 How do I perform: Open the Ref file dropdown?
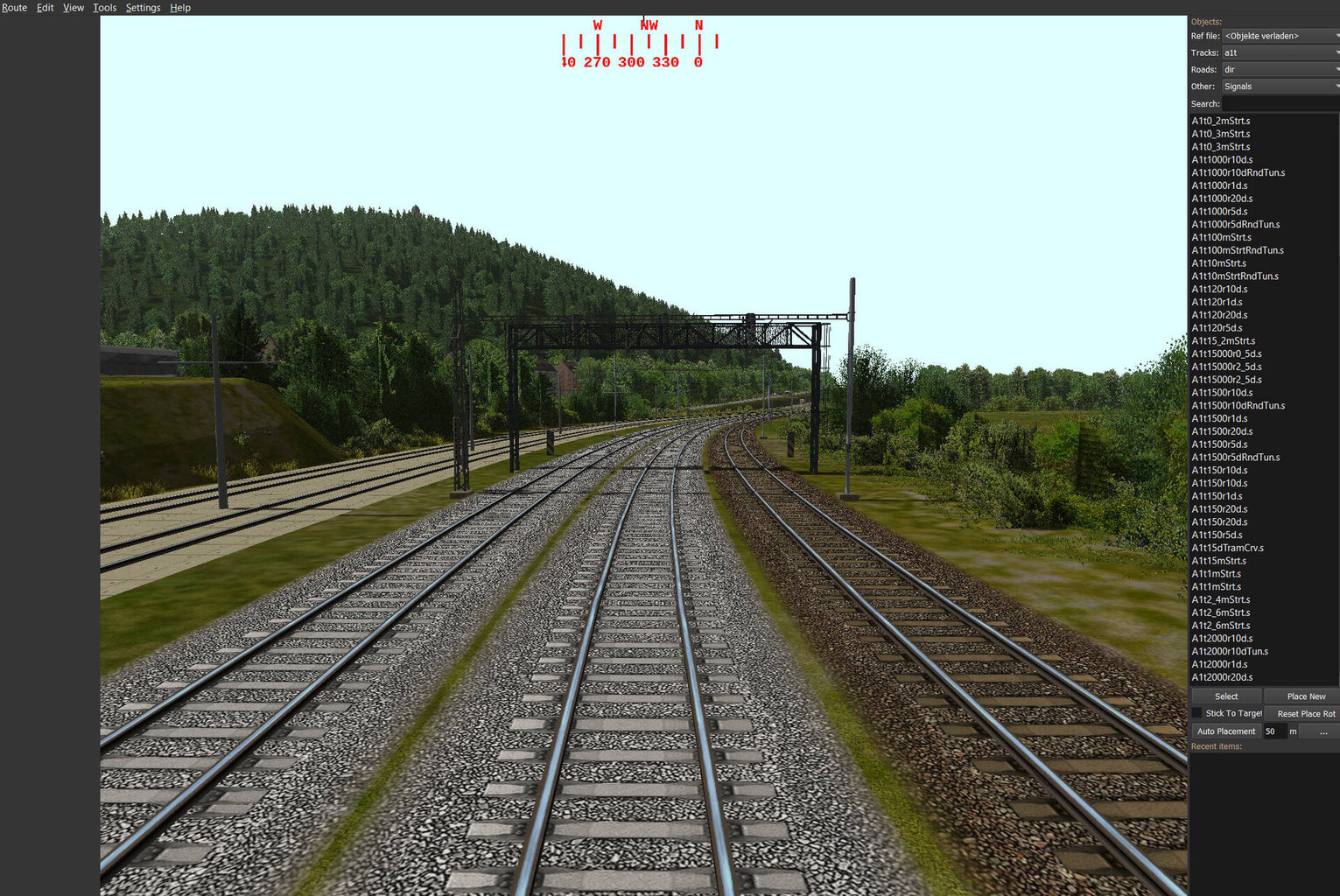1280,36
